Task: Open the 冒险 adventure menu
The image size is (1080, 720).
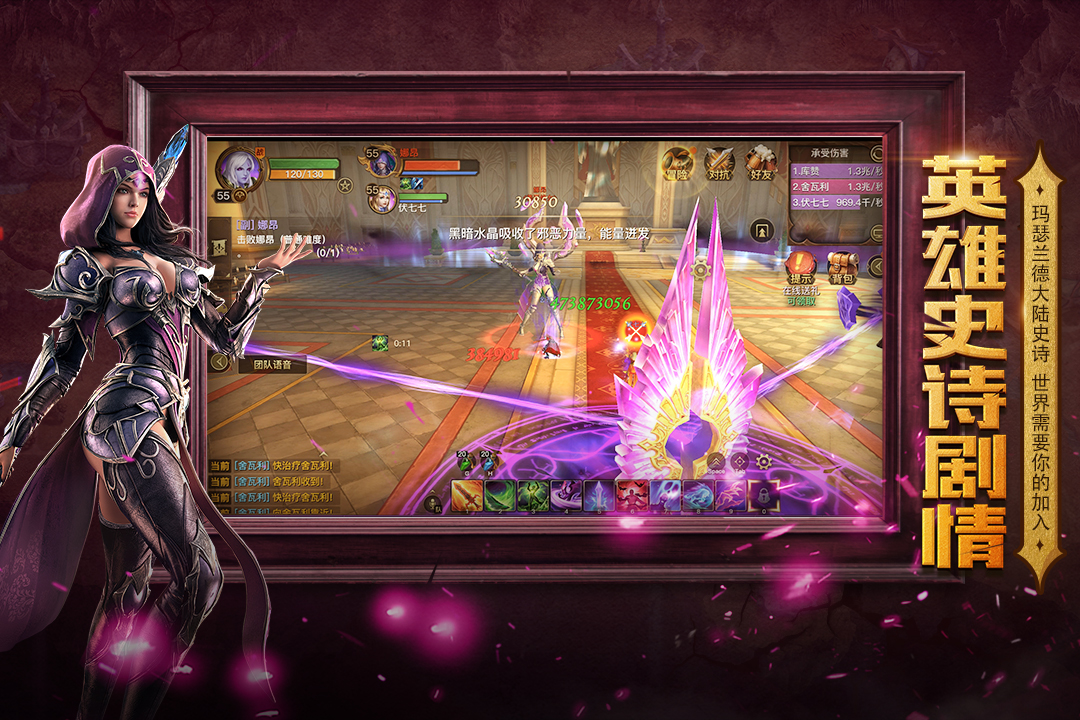Action: click(677, 163)
